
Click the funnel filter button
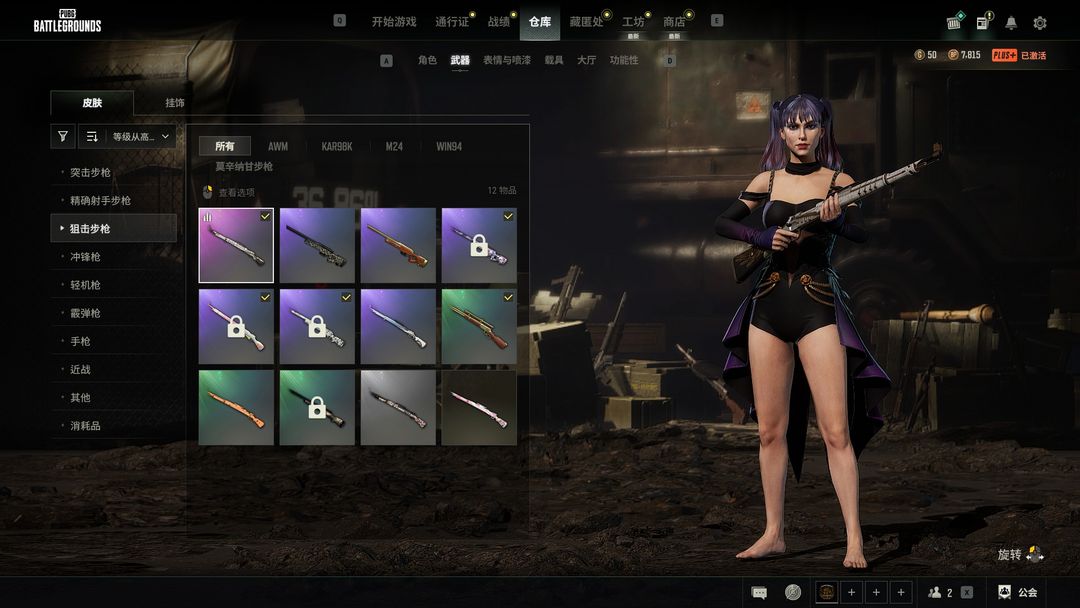63,137
